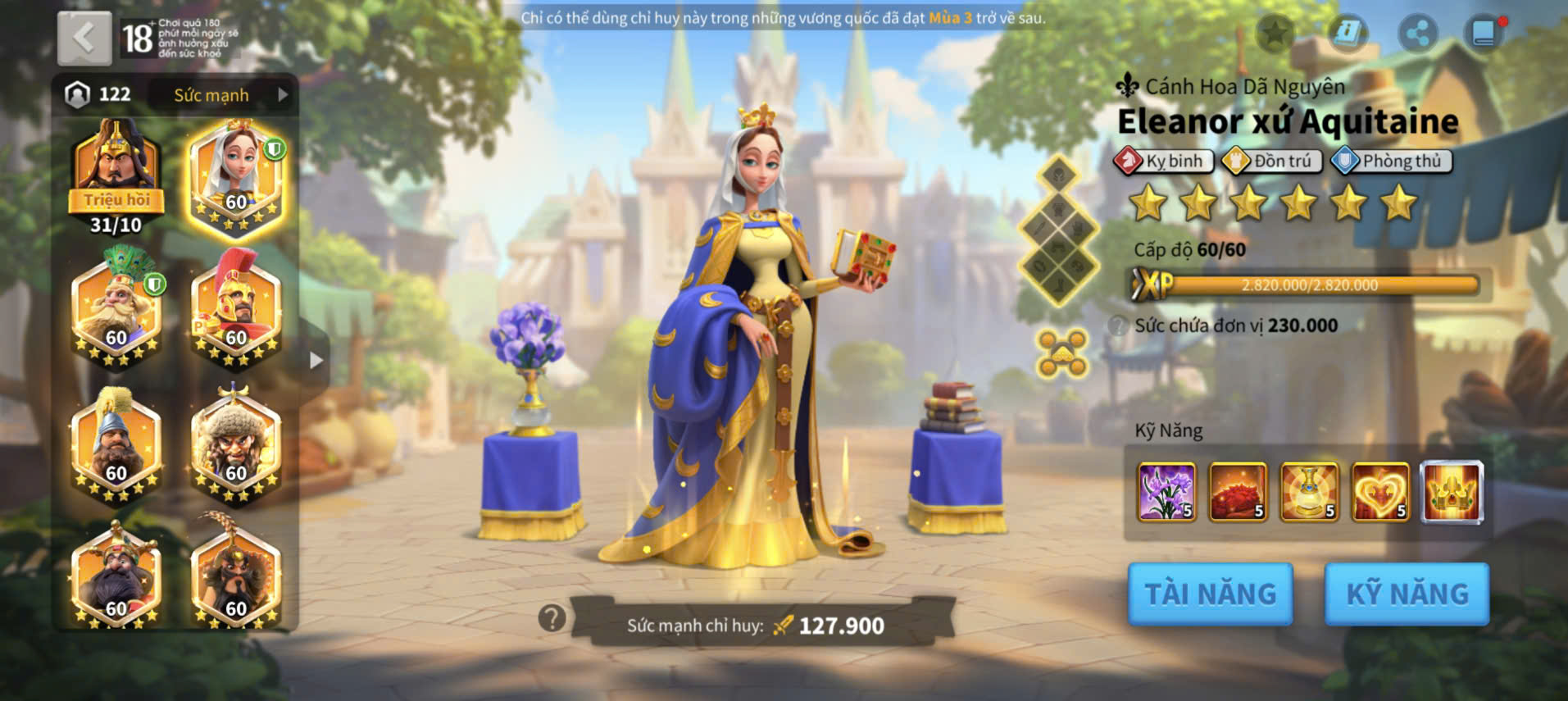Open the diamond-shaped equipment slots panel

(x=1058, y=230)
